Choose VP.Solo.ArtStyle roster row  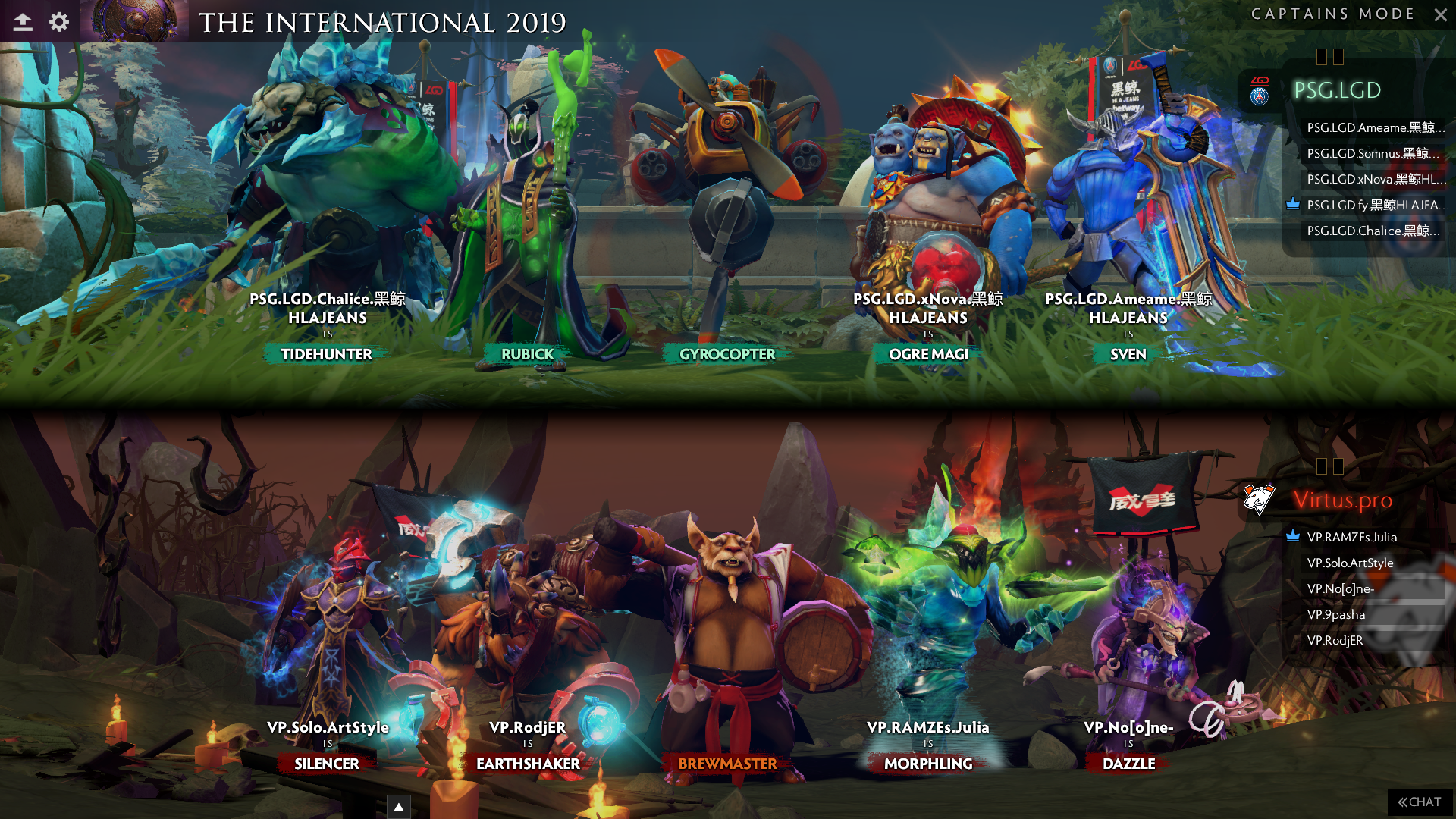(x=1350, y=563)
